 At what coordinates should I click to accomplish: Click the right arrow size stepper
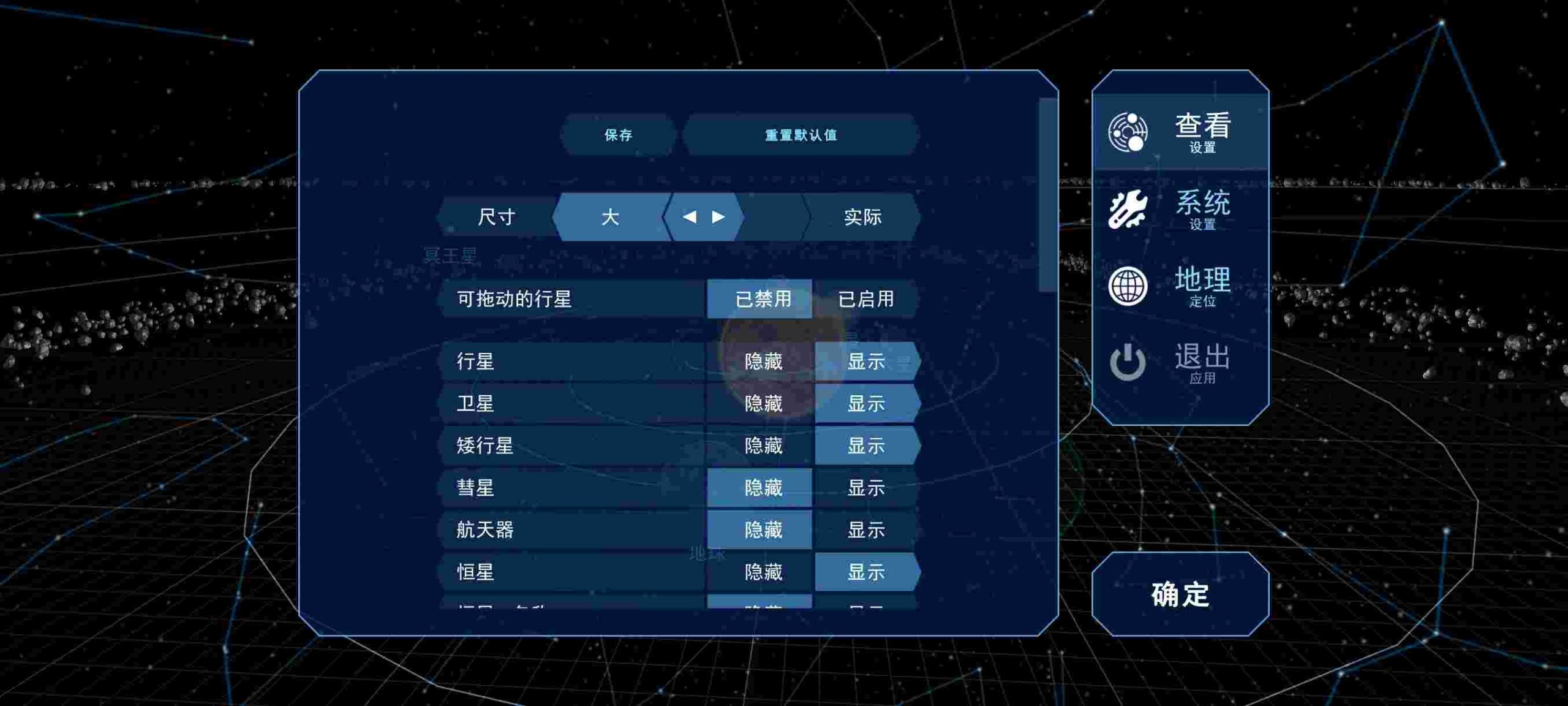[x=718, y=217]
